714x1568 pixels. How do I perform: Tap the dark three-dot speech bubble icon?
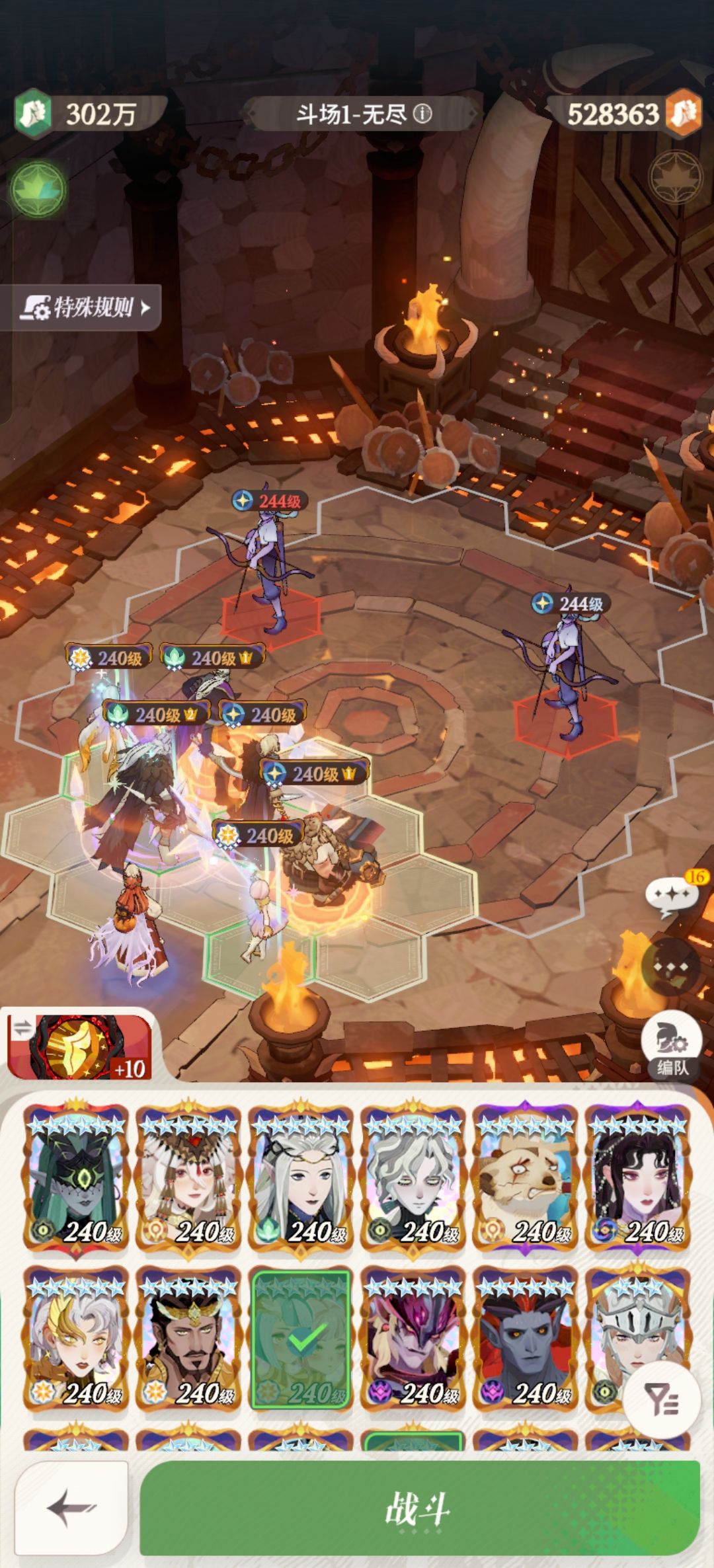671,966
